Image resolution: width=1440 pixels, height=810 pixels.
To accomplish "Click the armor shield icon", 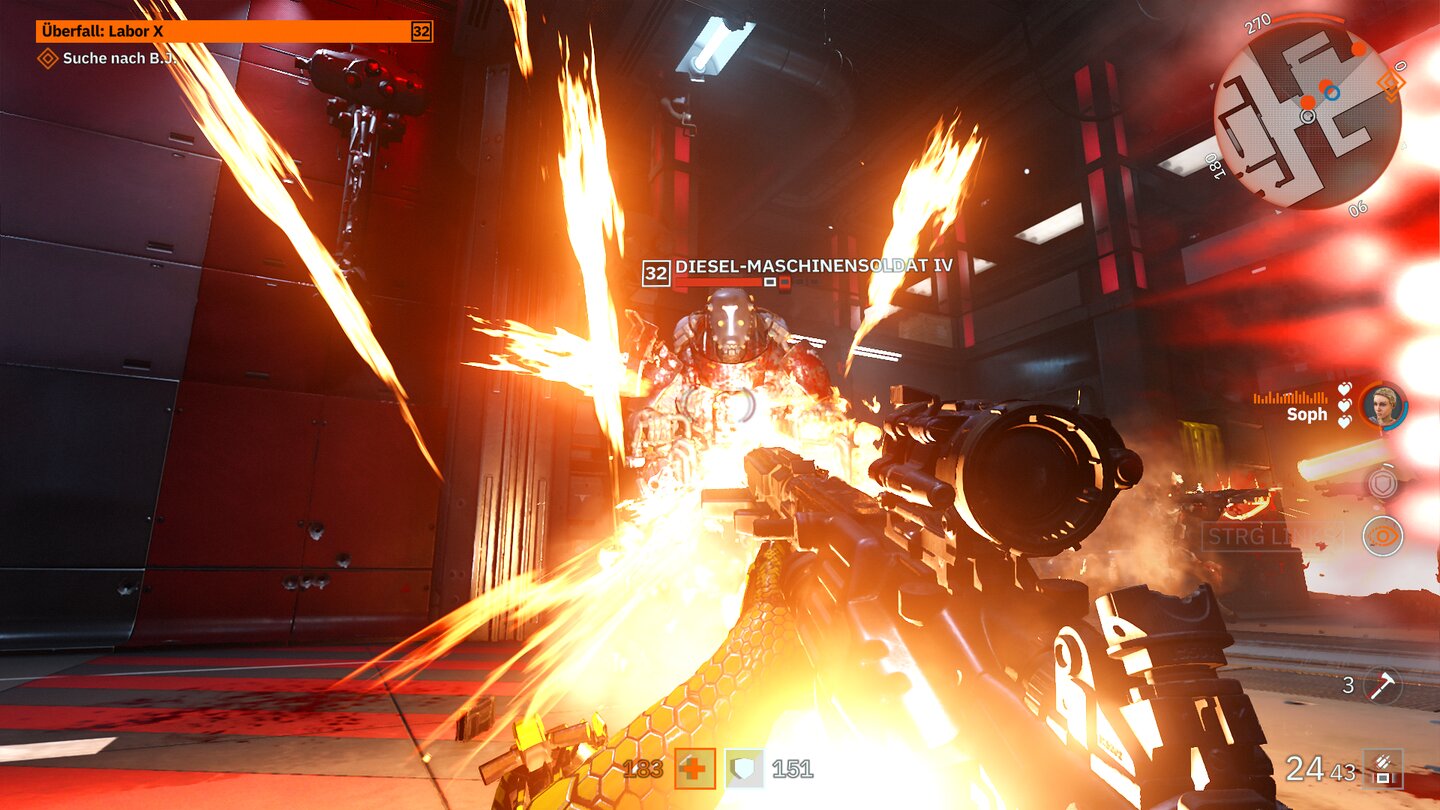I will tap(744, 768).
